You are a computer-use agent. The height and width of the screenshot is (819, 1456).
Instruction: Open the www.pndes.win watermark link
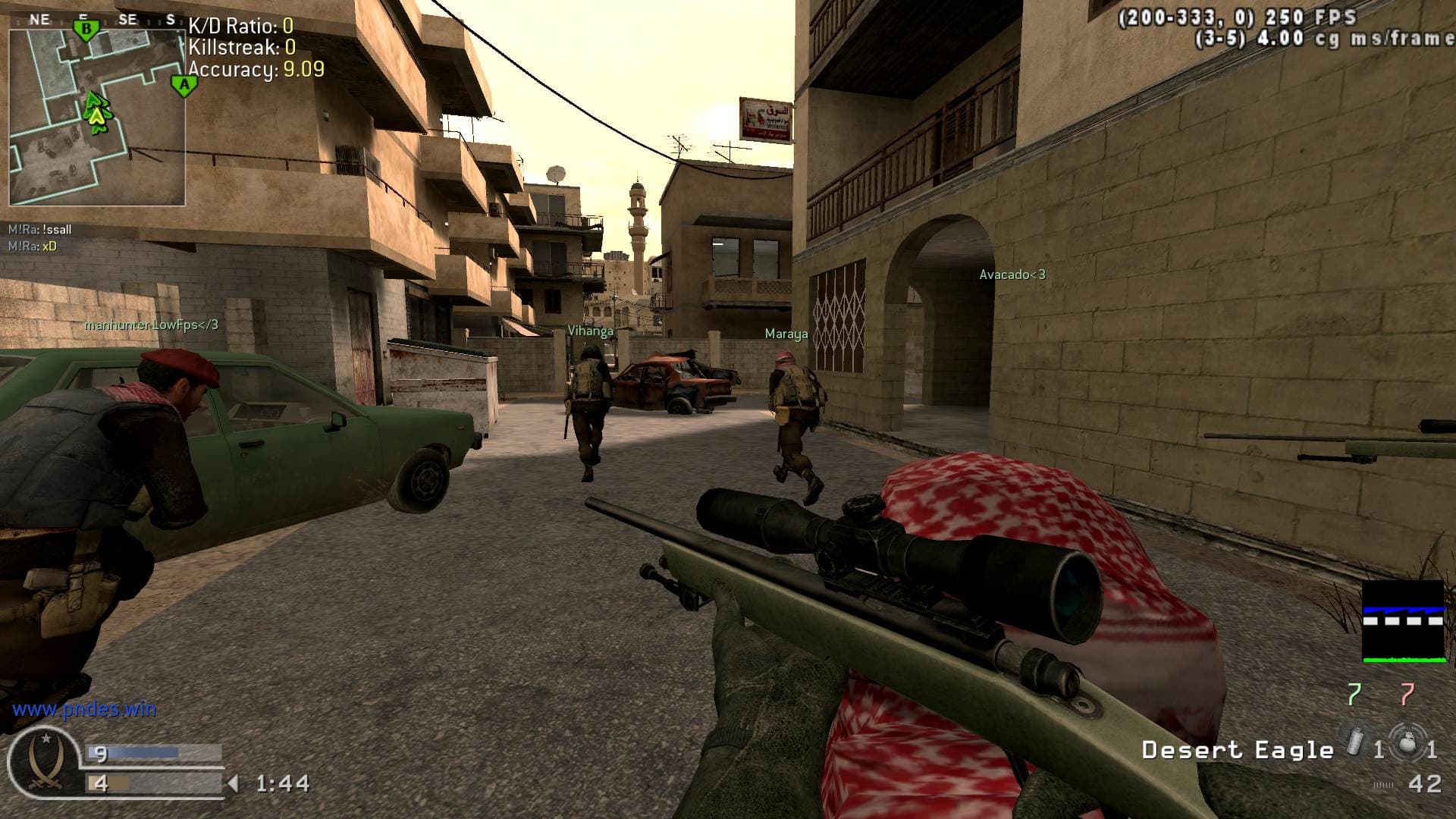[x=84, y=710]
